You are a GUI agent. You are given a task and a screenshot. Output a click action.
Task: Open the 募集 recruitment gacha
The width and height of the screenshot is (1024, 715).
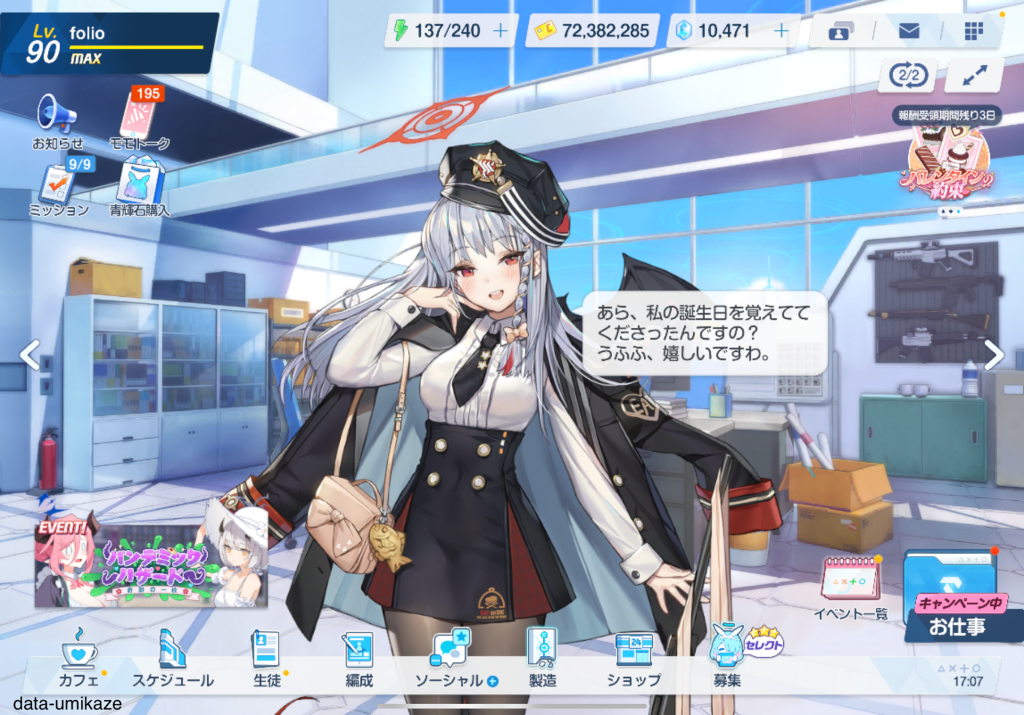point(728,662)
